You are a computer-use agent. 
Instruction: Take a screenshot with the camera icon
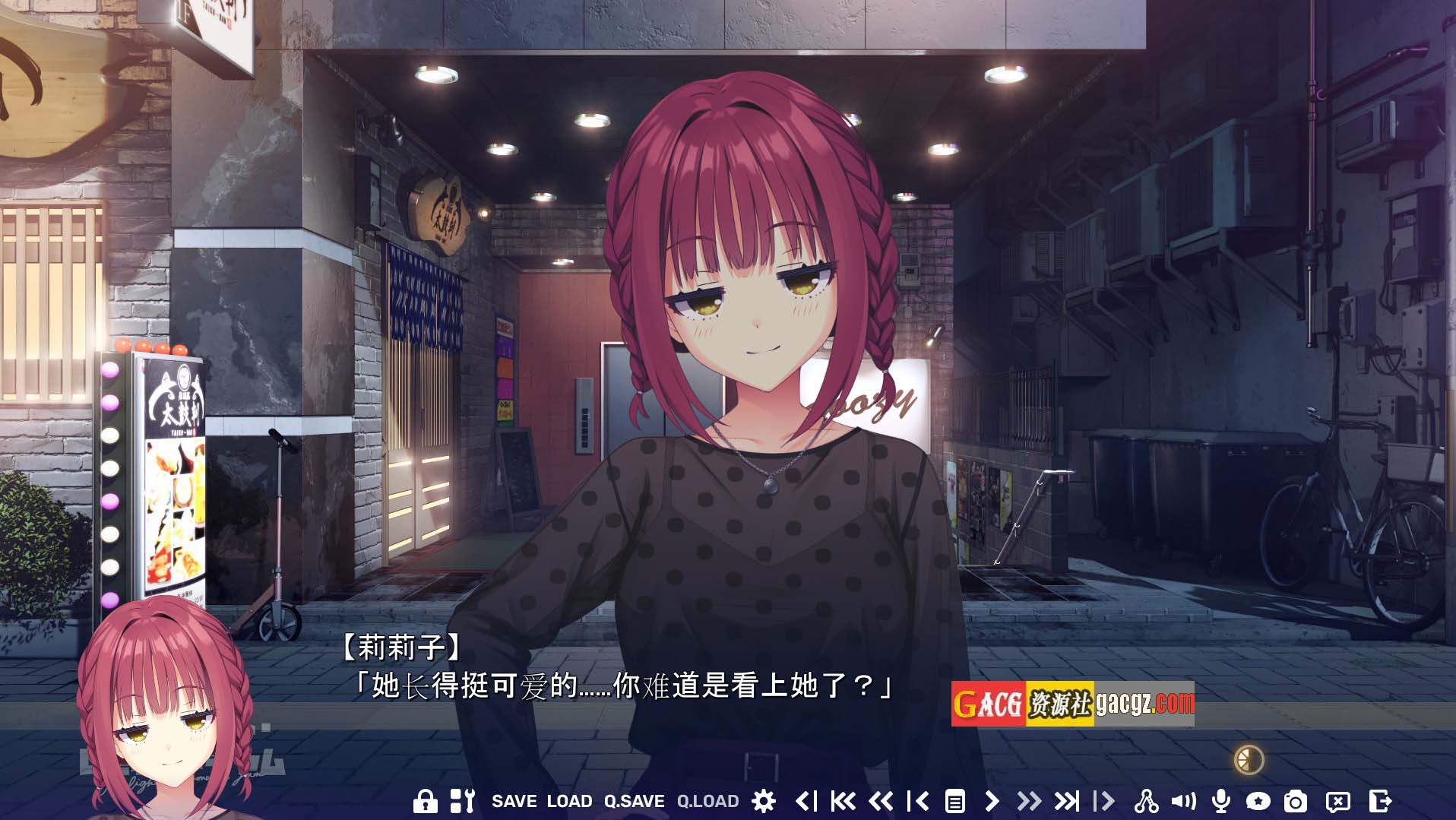point(1296,801)
